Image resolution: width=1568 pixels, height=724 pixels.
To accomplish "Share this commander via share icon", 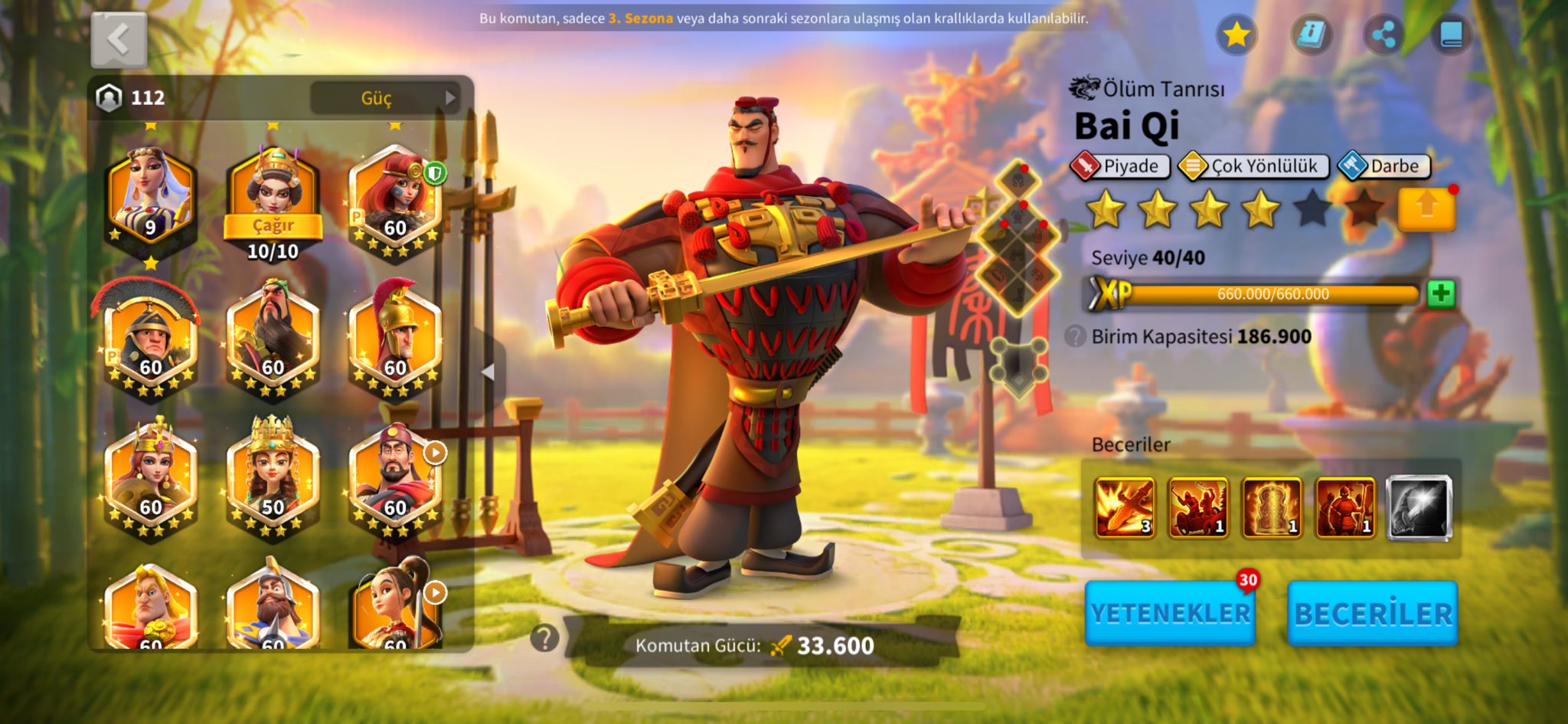I will click(1383, 34).
